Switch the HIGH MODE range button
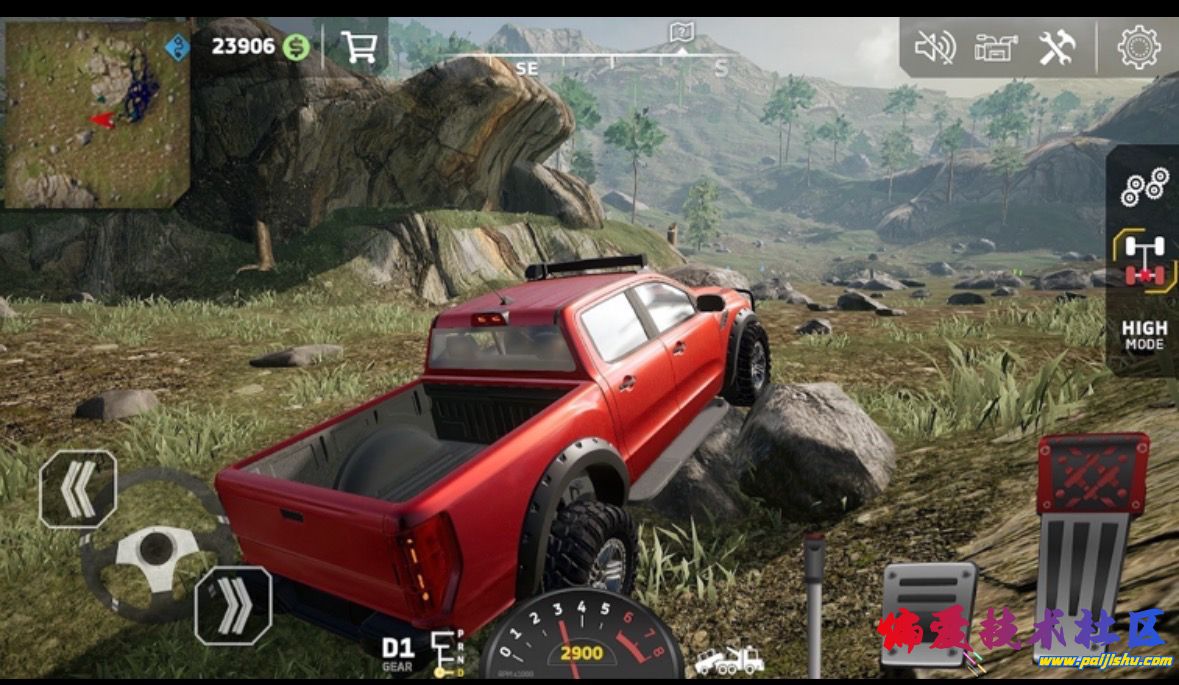Screen dimensions: 1179x685 click(1144, 335)
